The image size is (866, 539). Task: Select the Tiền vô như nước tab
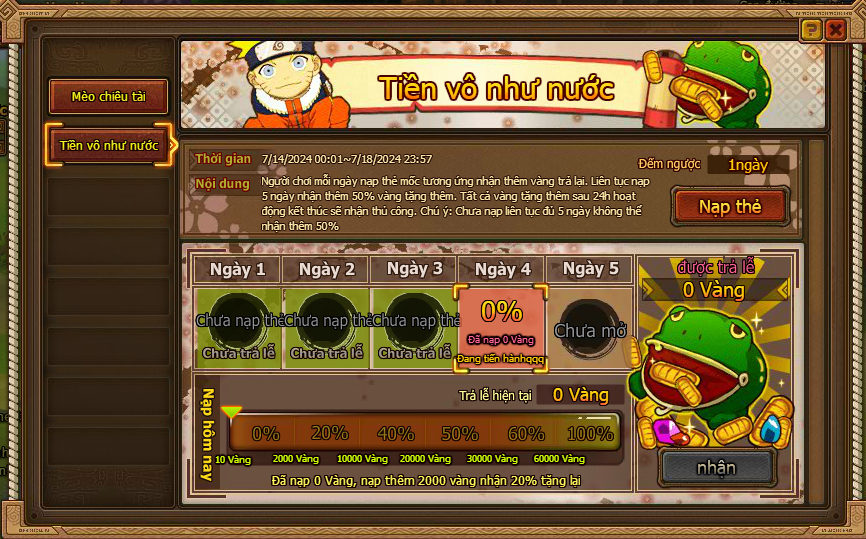tap(109, 146)
